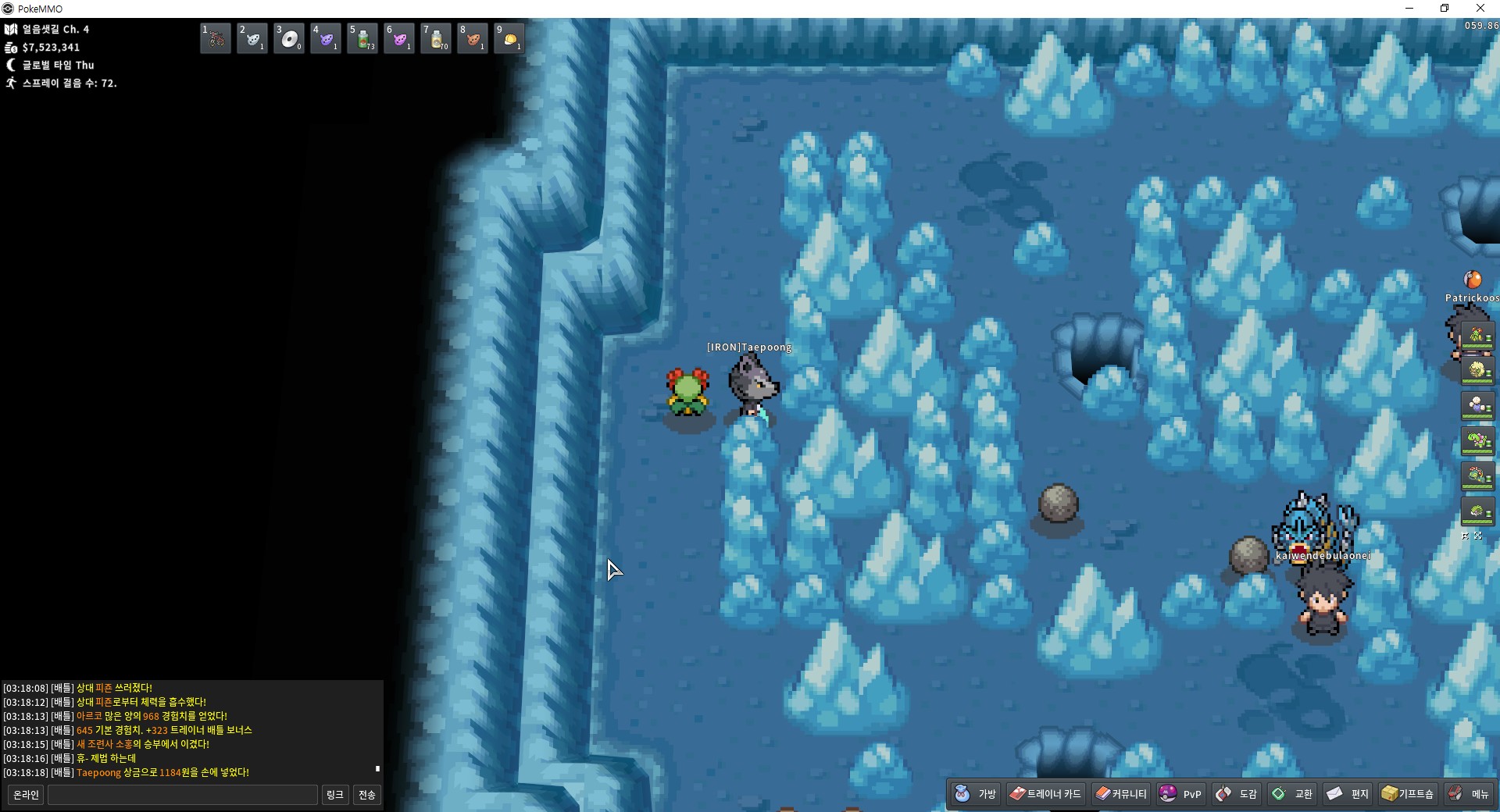Select the silver disc in hotbar slot 3
Image resolution: width=1500 pixels, height=812 pixels.
coord(289,38)
